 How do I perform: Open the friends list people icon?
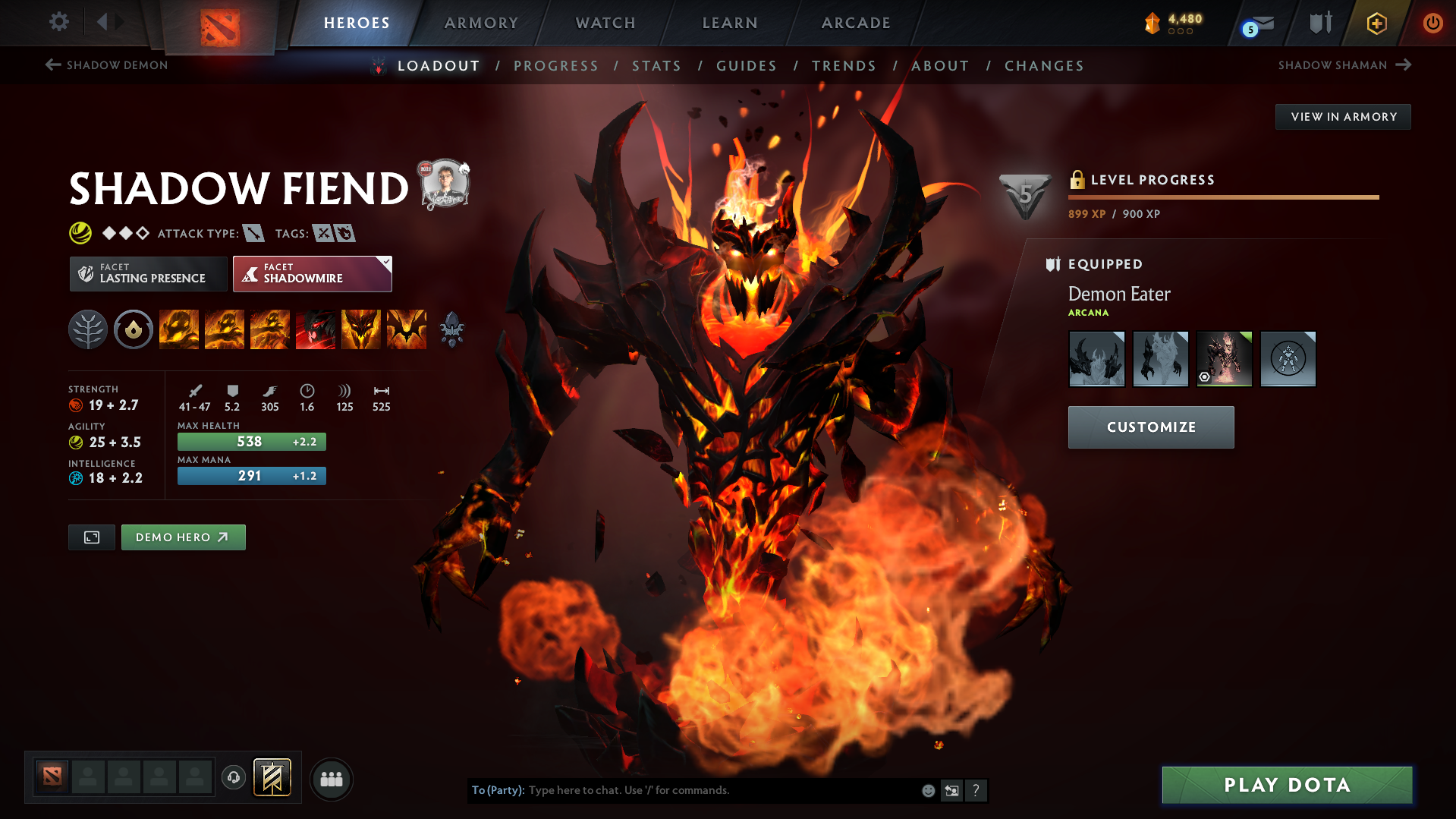pos(331,778)
